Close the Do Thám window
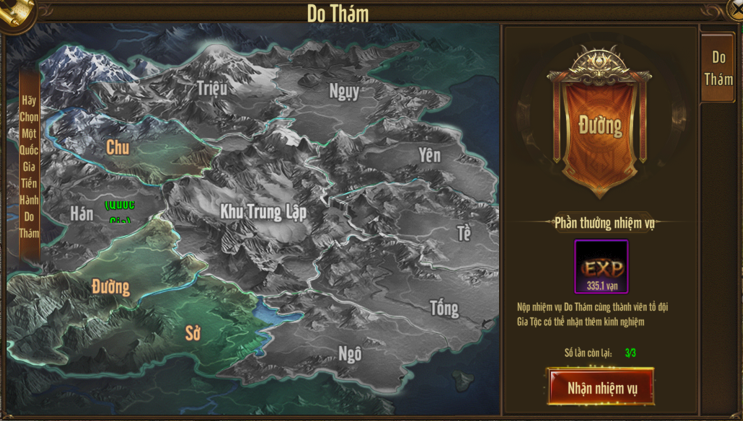This screenshot has height=421, width=743. tap(735, 9)
